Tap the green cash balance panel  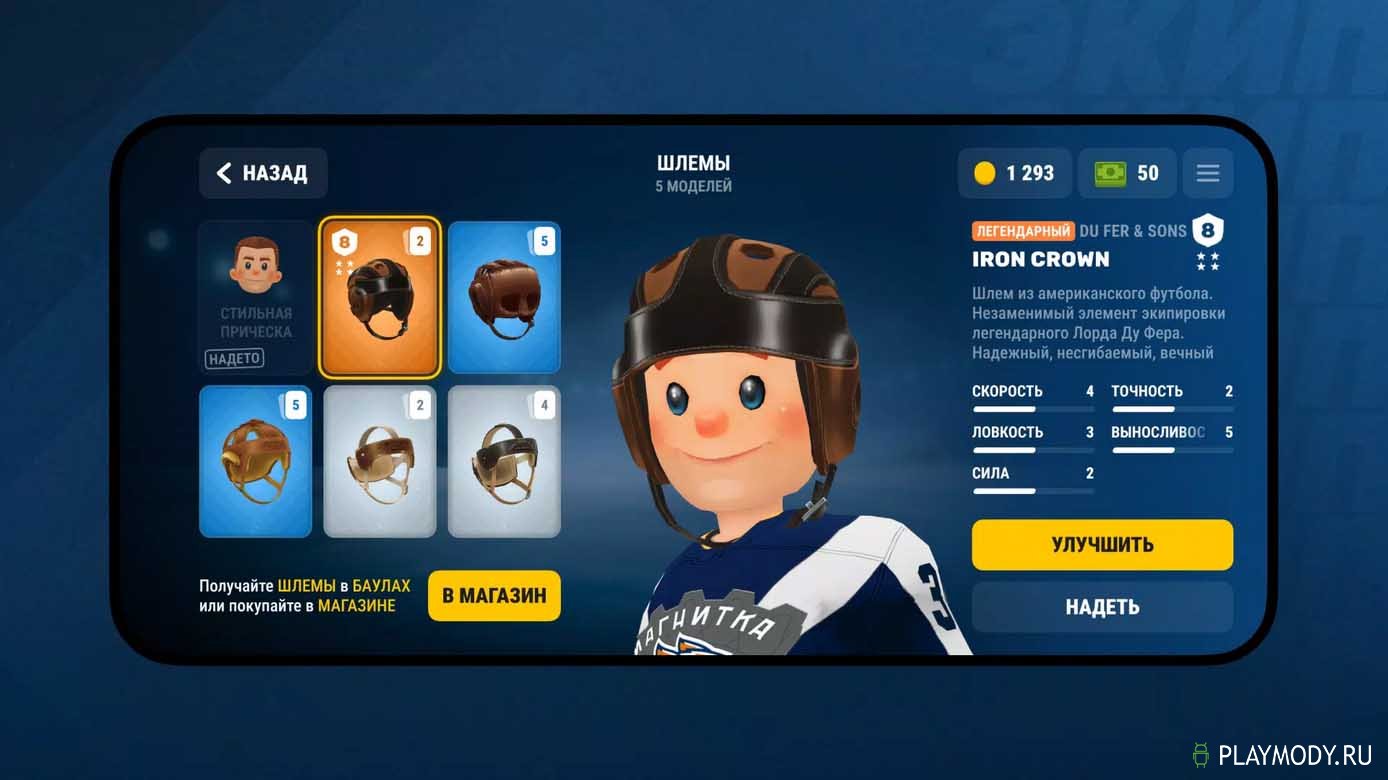point(1126,173)
